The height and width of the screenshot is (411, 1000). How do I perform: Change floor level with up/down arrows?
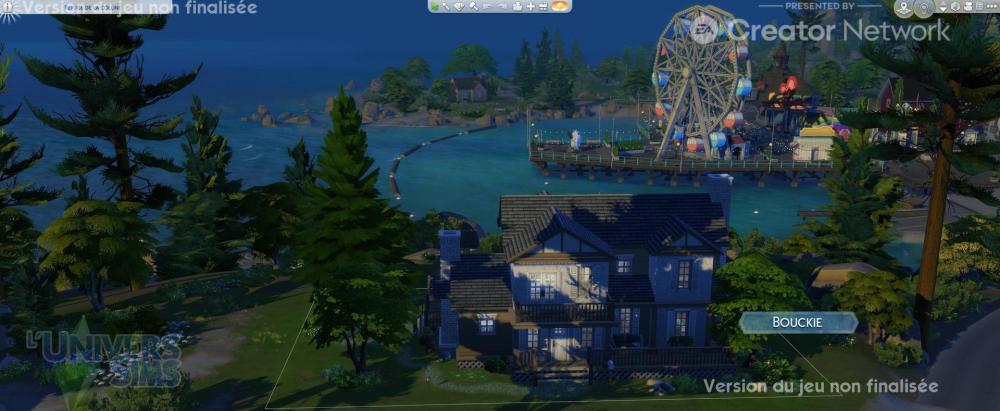tap(943, 8)
